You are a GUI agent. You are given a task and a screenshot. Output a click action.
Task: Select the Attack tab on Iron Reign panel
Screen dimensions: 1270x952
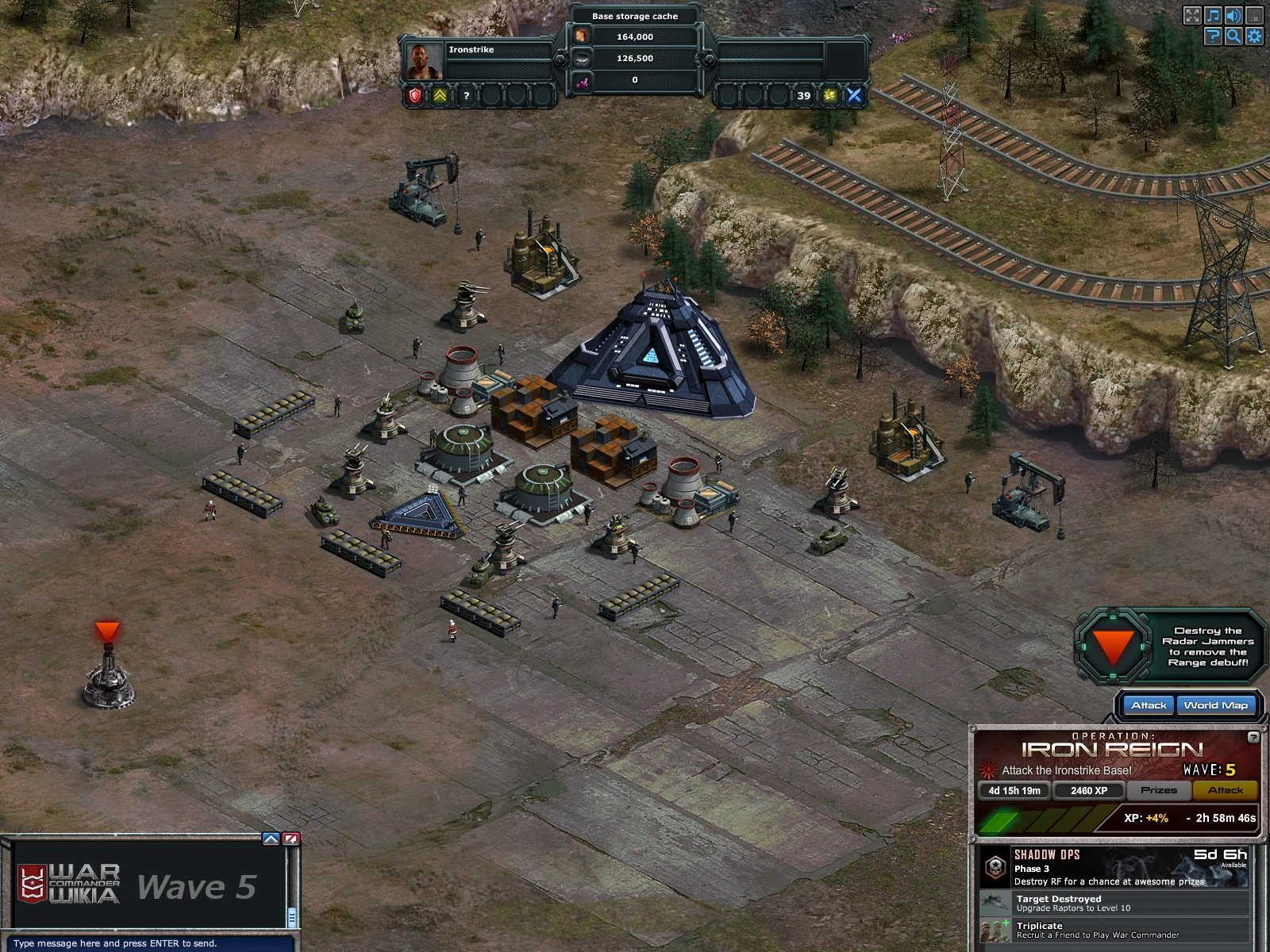pos(1226,790)
